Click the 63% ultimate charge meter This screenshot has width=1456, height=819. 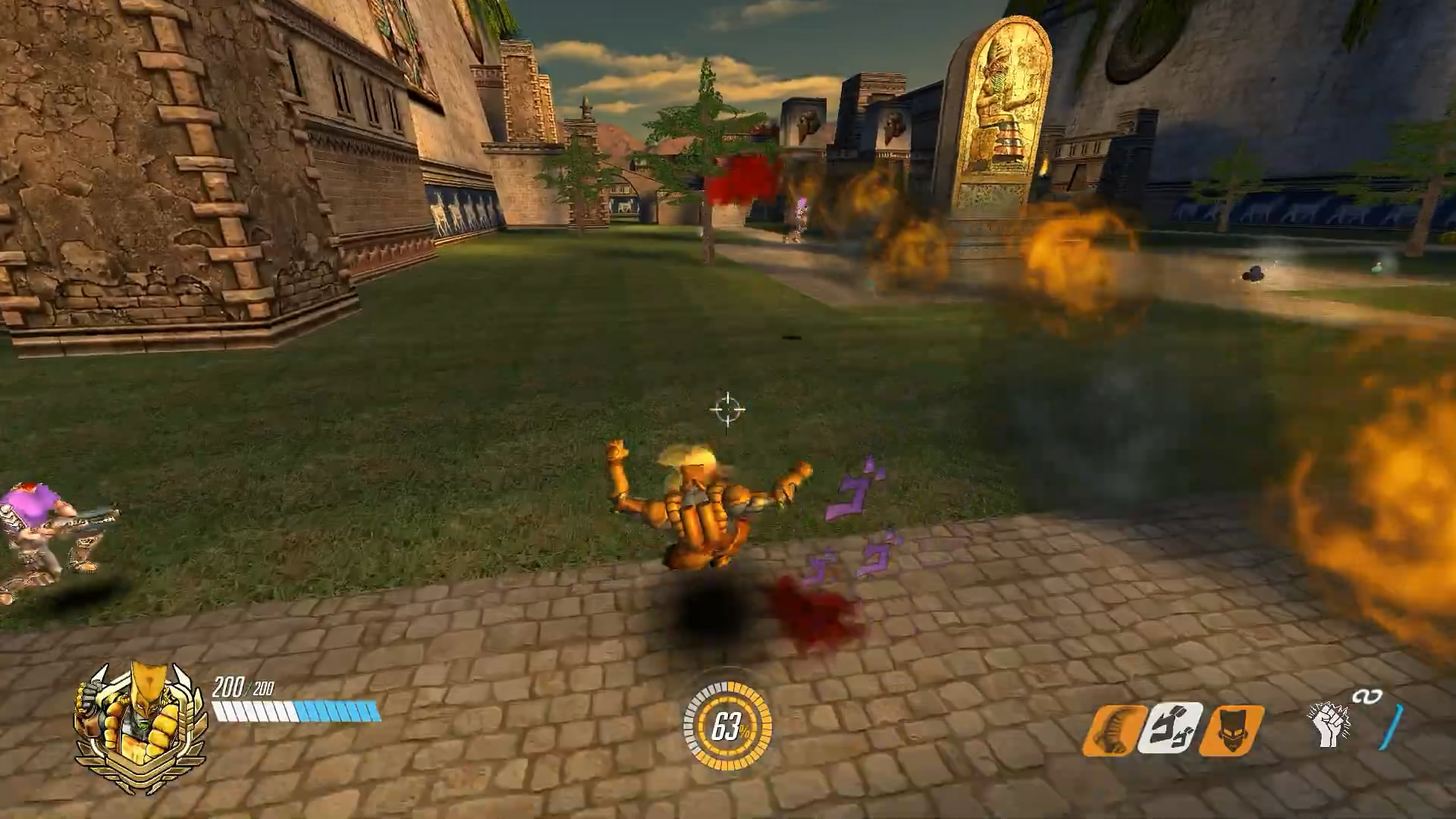click(726, 726)
